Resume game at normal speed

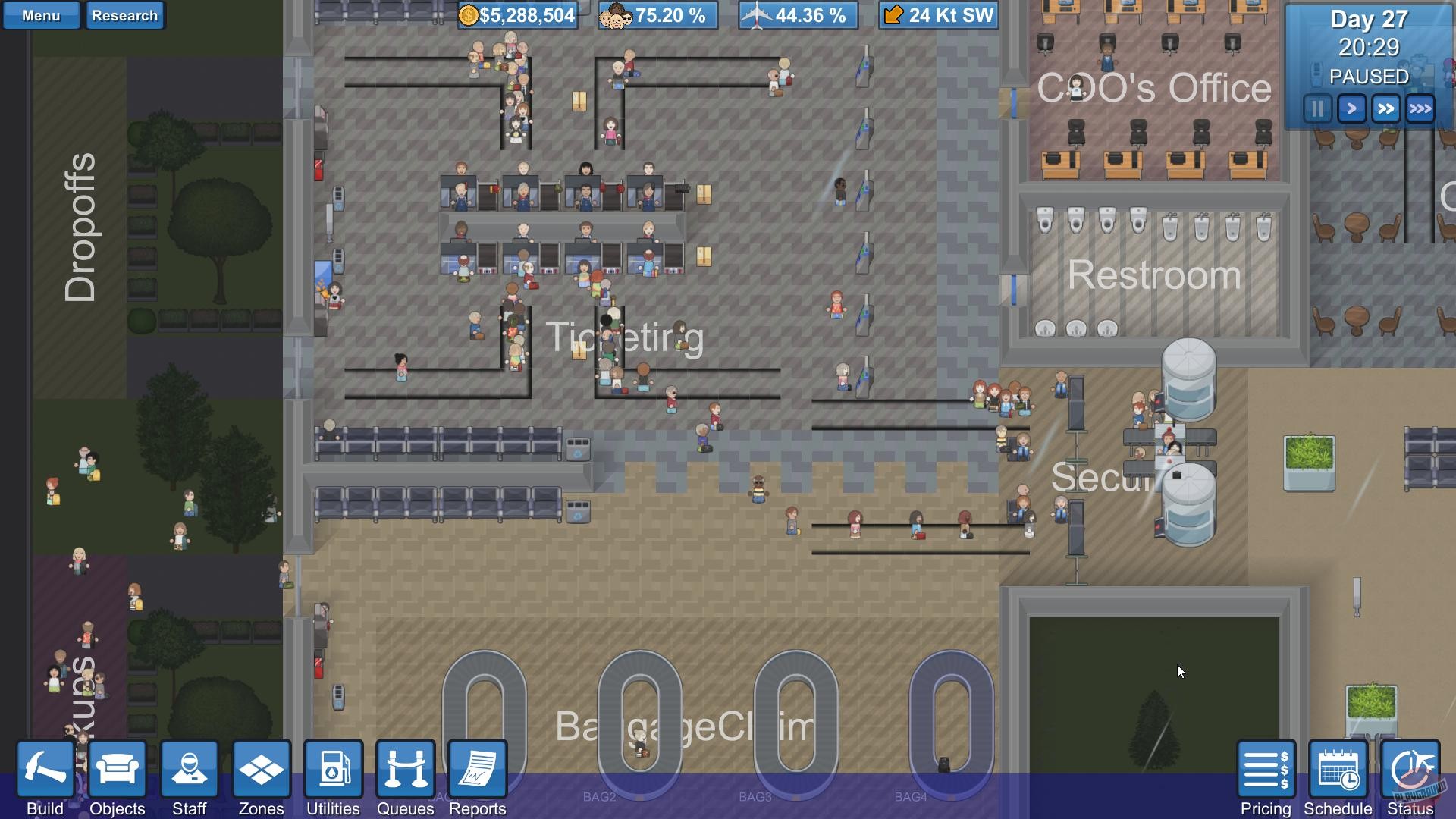(1351, 108)
